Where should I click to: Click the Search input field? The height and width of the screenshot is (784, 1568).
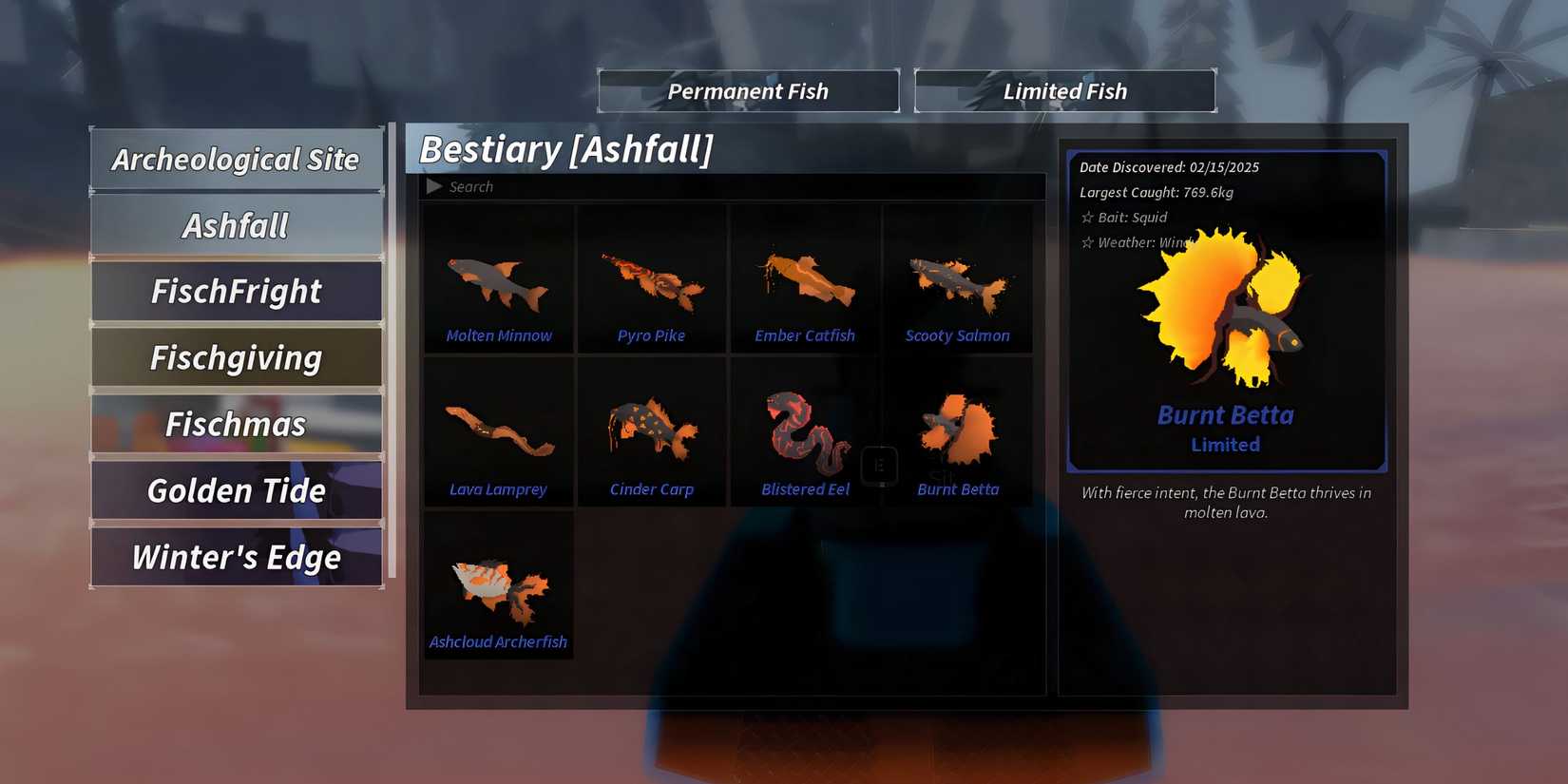tap(665, 186)
